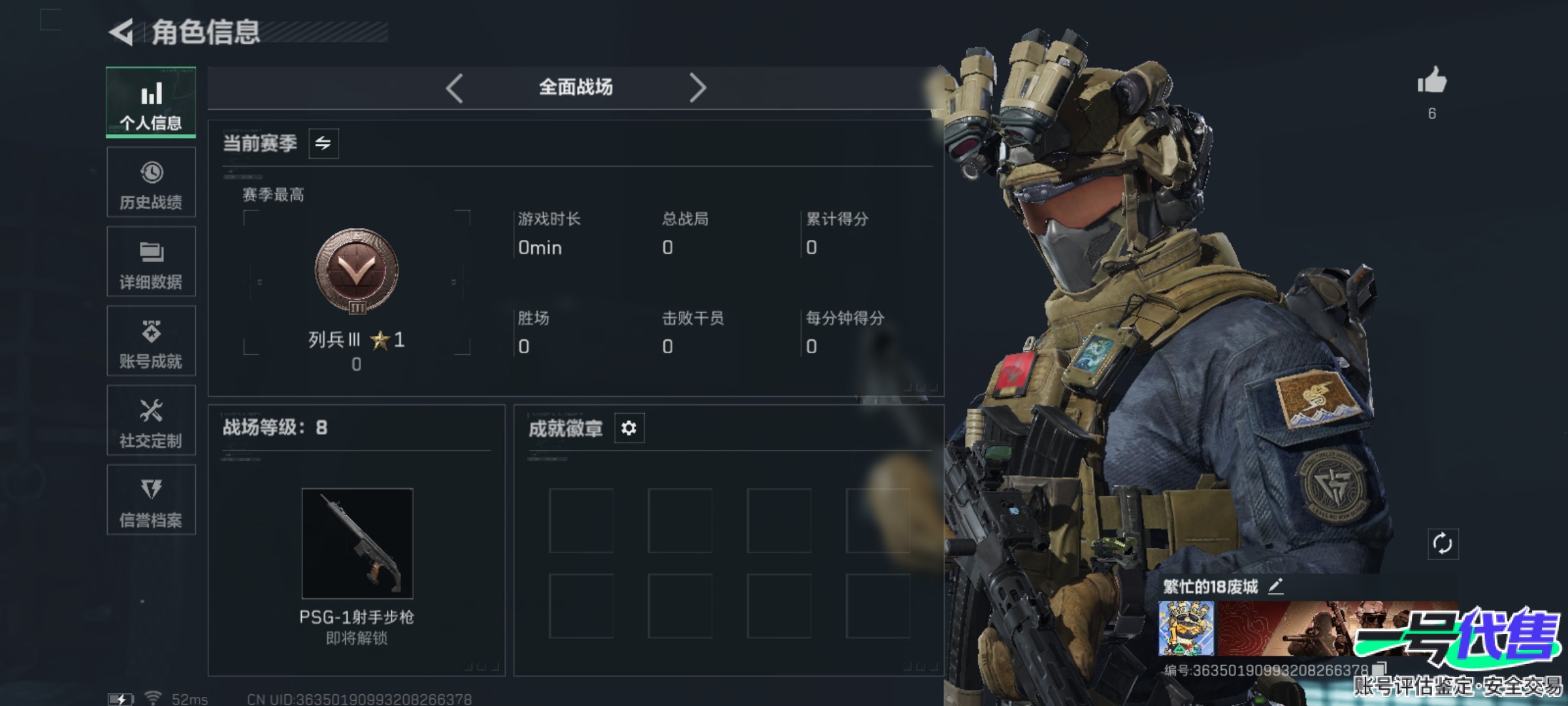Select the PSG-1射手步枪 weapon thumbnail

tap(357, 543)
